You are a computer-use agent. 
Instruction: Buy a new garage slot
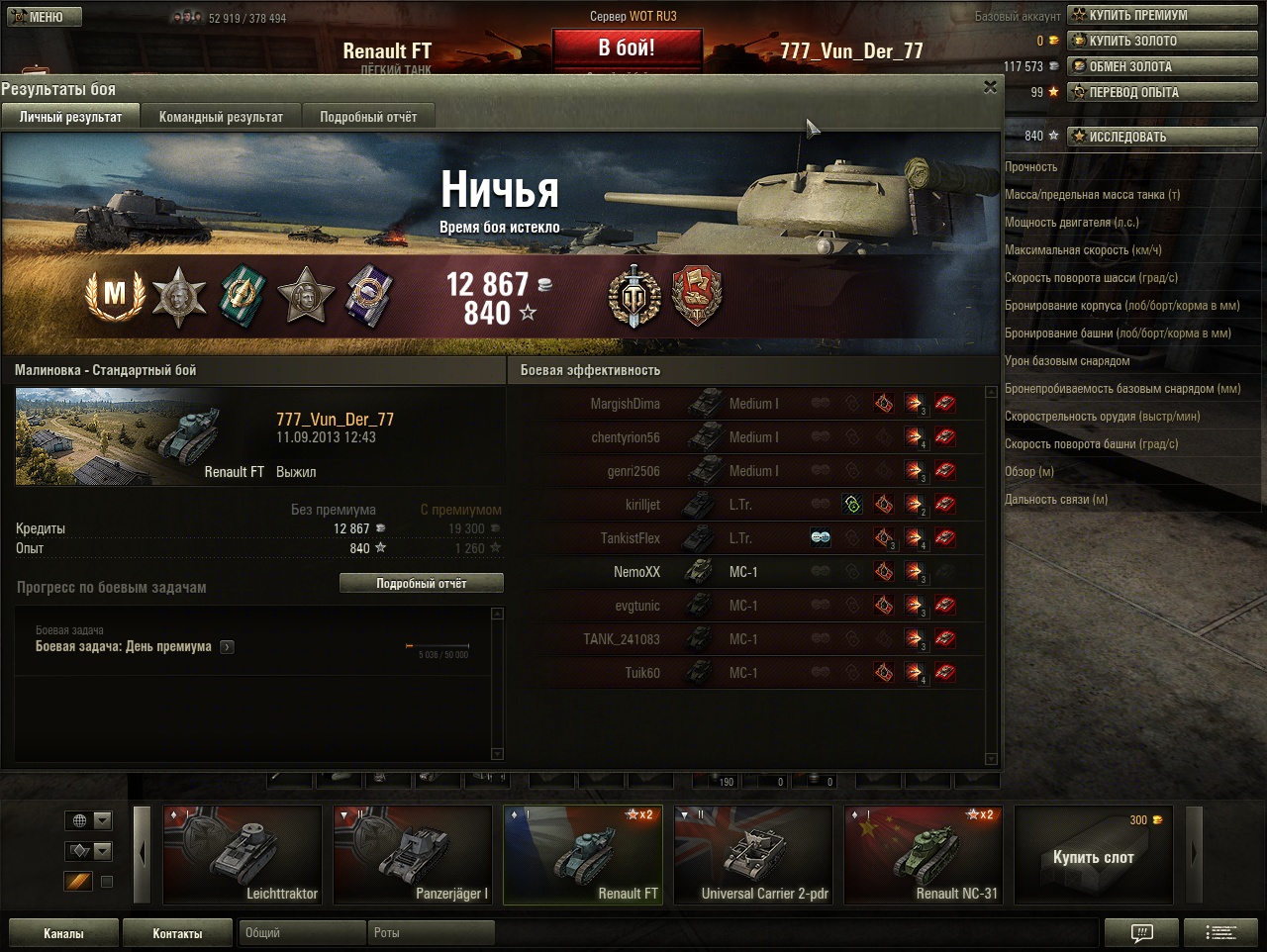pos(1093,855)
